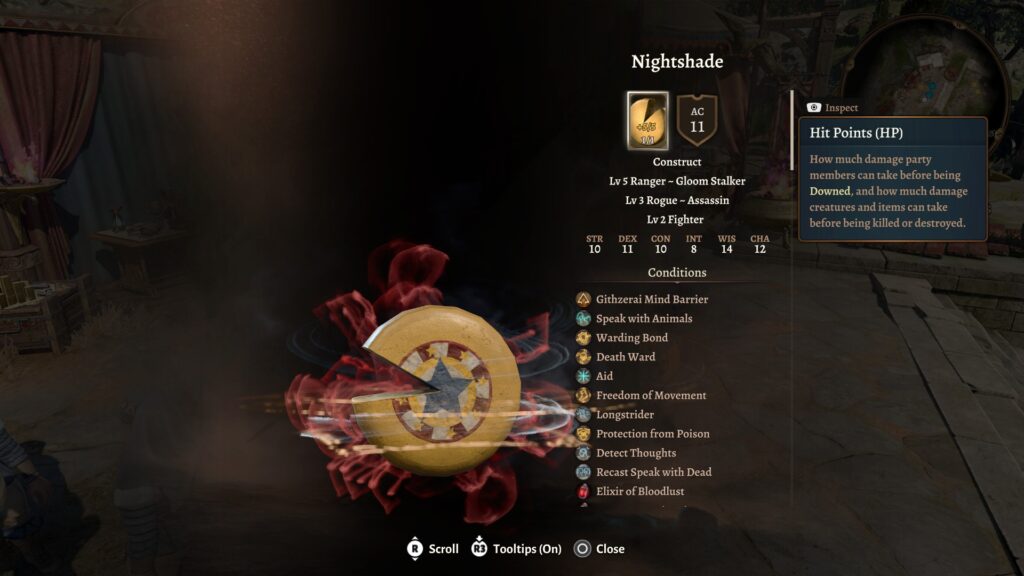Inspect the Hit Points icon

click(x=648, y=121)
